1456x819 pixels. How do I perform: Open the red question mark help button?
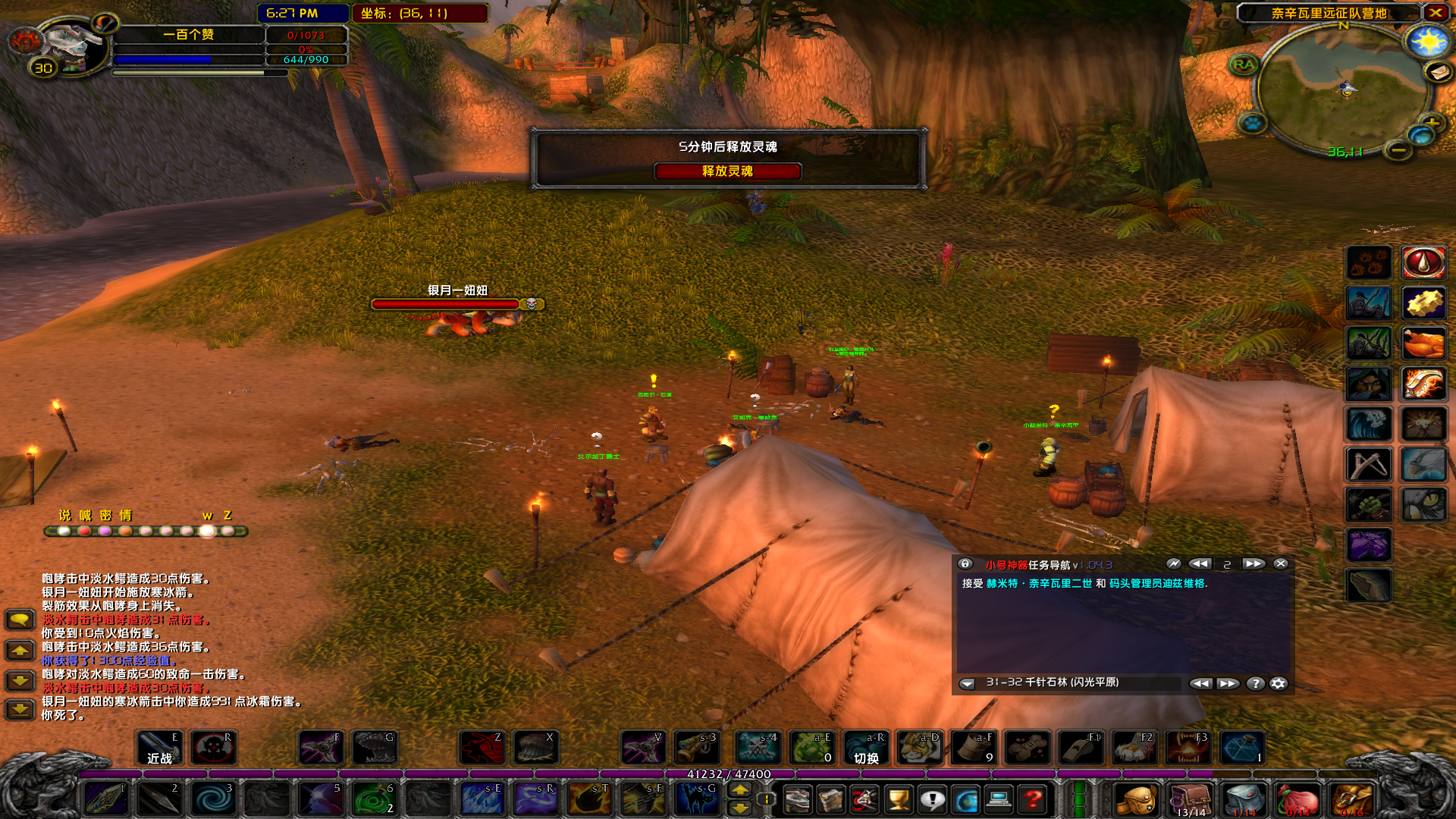click(1033, 799)
